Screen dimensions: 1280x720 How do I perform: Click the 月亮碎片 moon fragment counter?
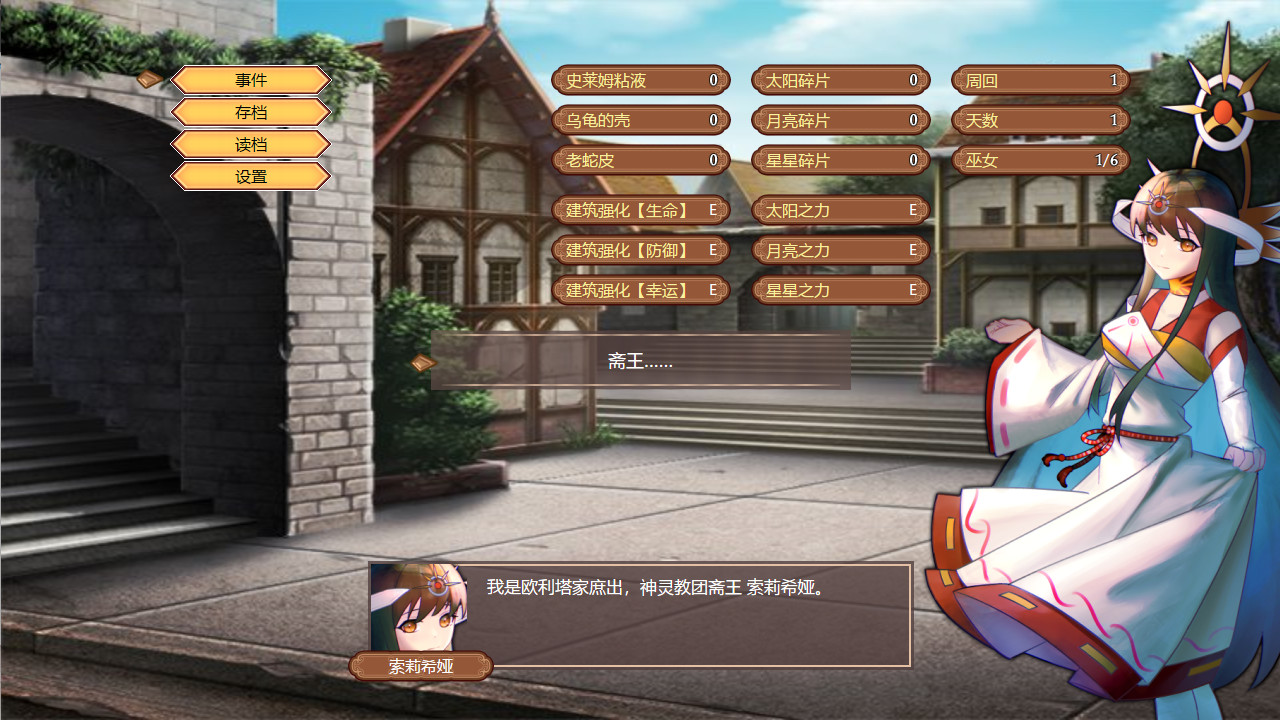click(840, 120)
